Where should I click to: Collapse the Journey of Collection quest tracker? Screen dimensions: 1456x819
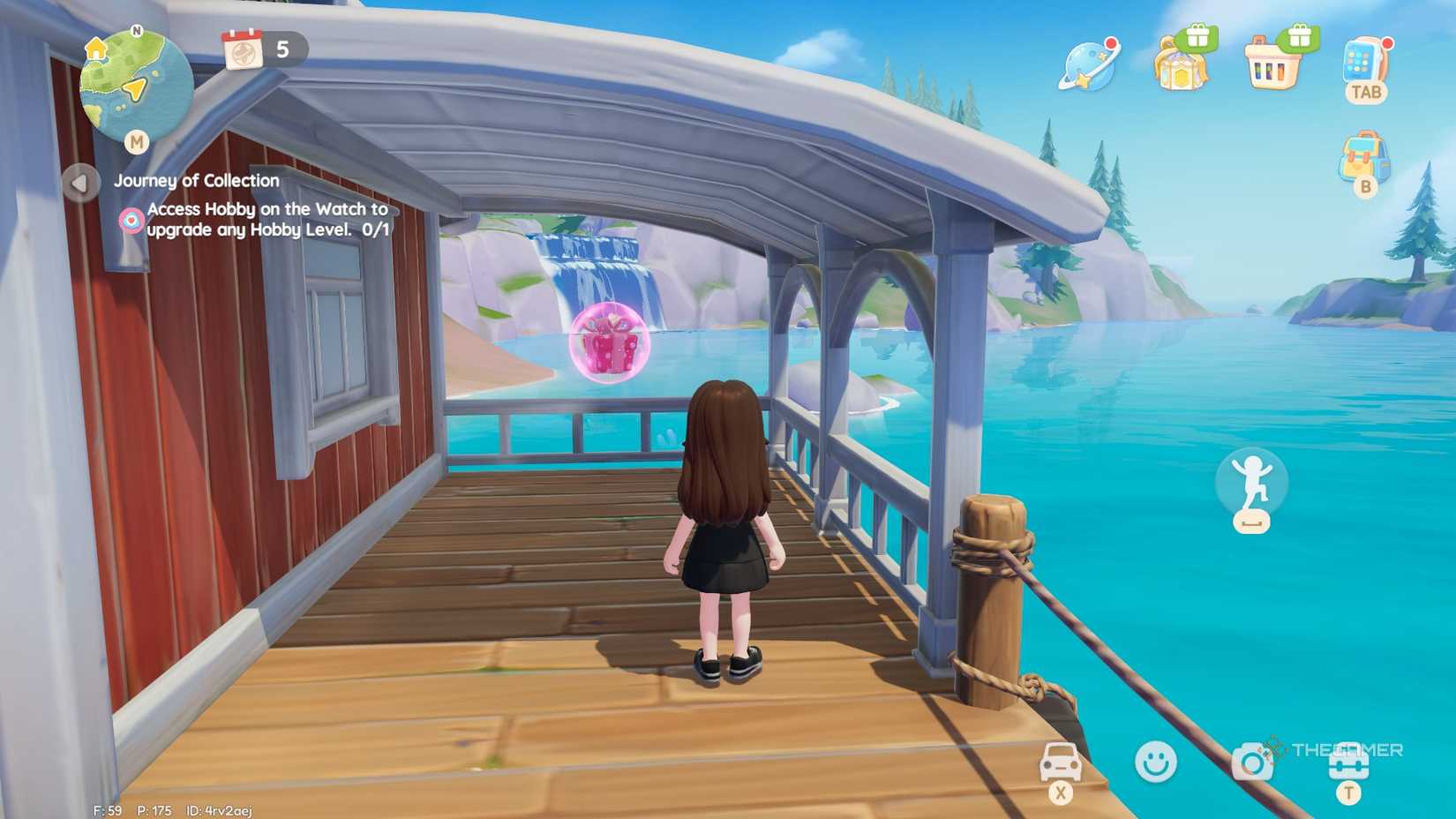(x=80, y=184)
